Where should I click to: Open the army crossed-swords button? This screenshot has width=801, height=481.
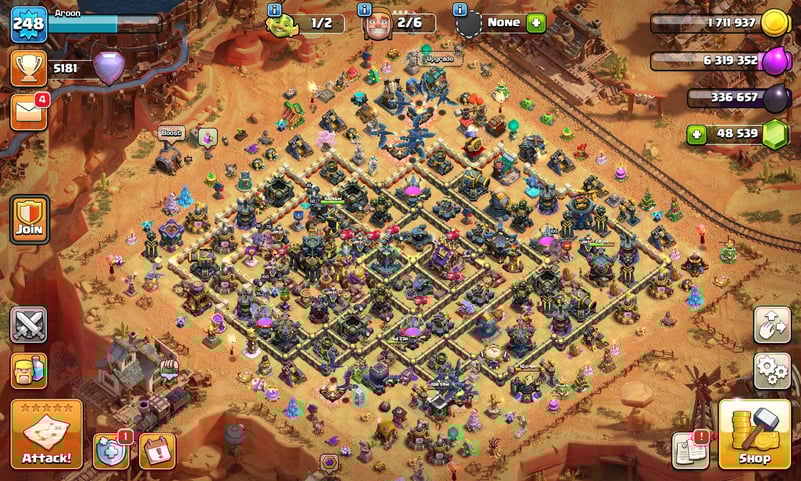[x=29, y=325]
